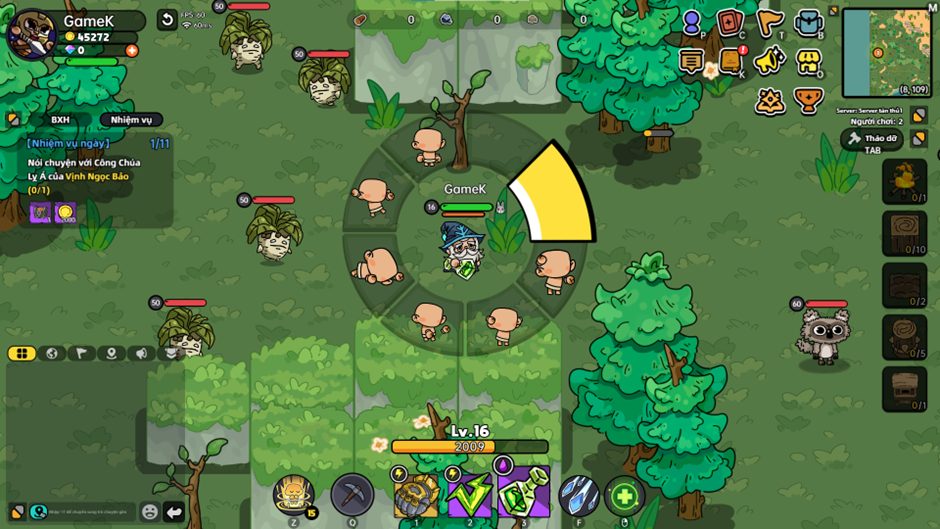Expand the world minimap
Screen dimensions: 940x529
(887, 52)
